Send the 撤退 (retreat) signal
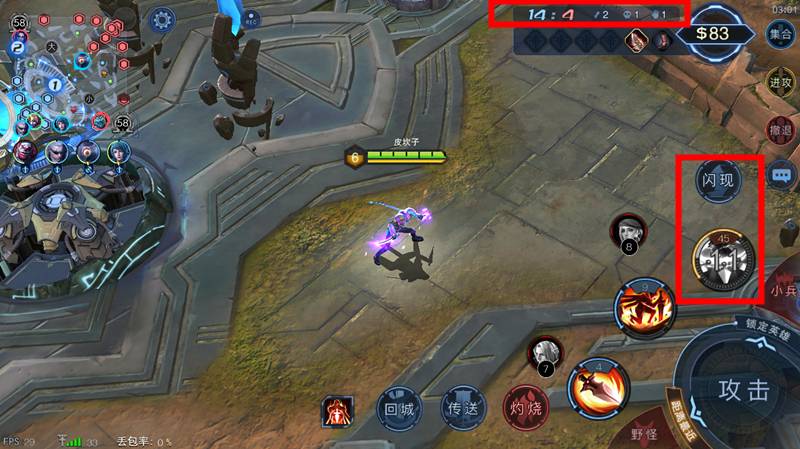800x449 pixels. pyautogui.click(x=781, y=129)
